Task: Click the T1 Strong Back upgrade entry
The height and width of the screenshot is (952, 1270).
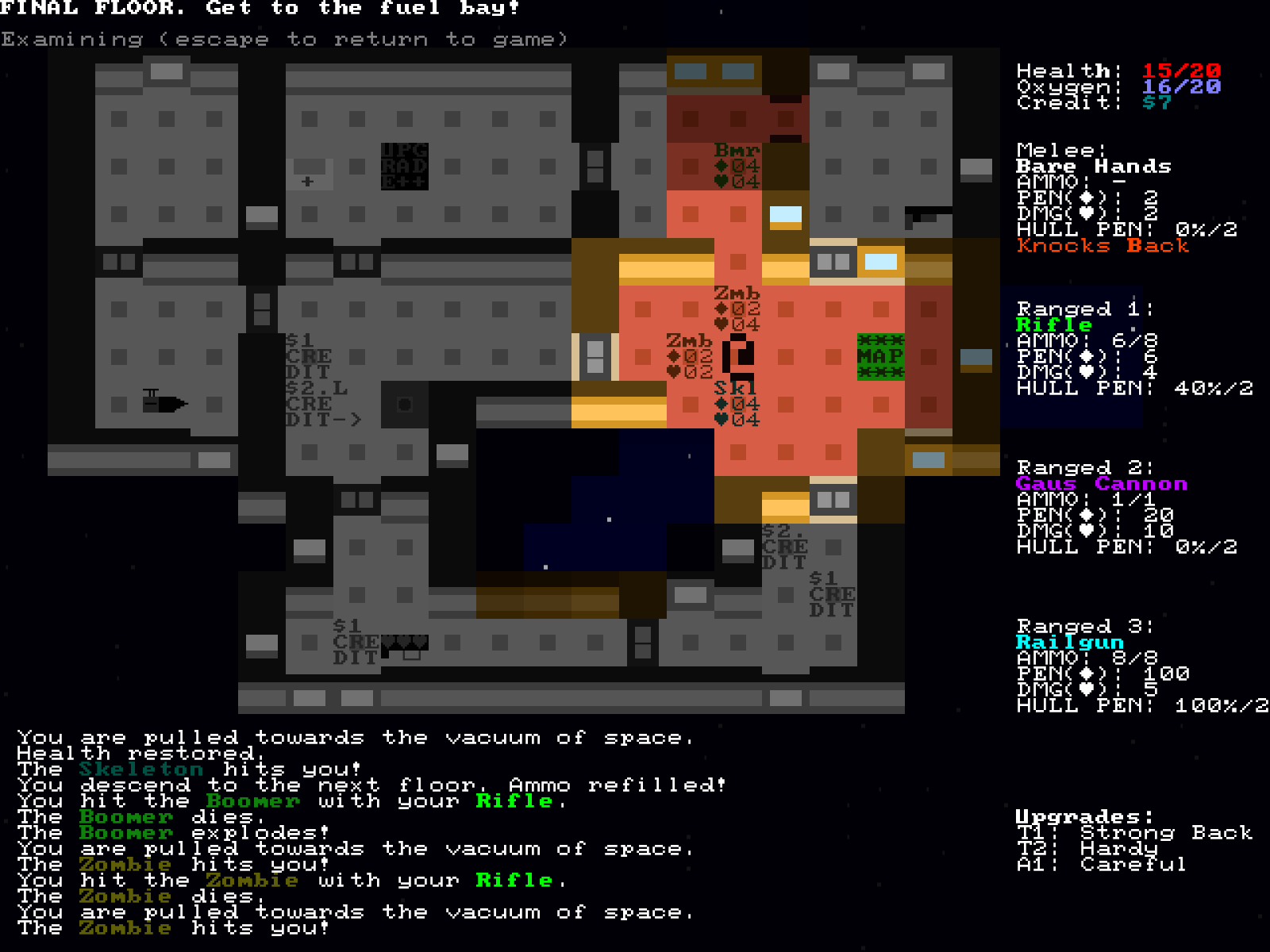Action: coord(1135,833)
